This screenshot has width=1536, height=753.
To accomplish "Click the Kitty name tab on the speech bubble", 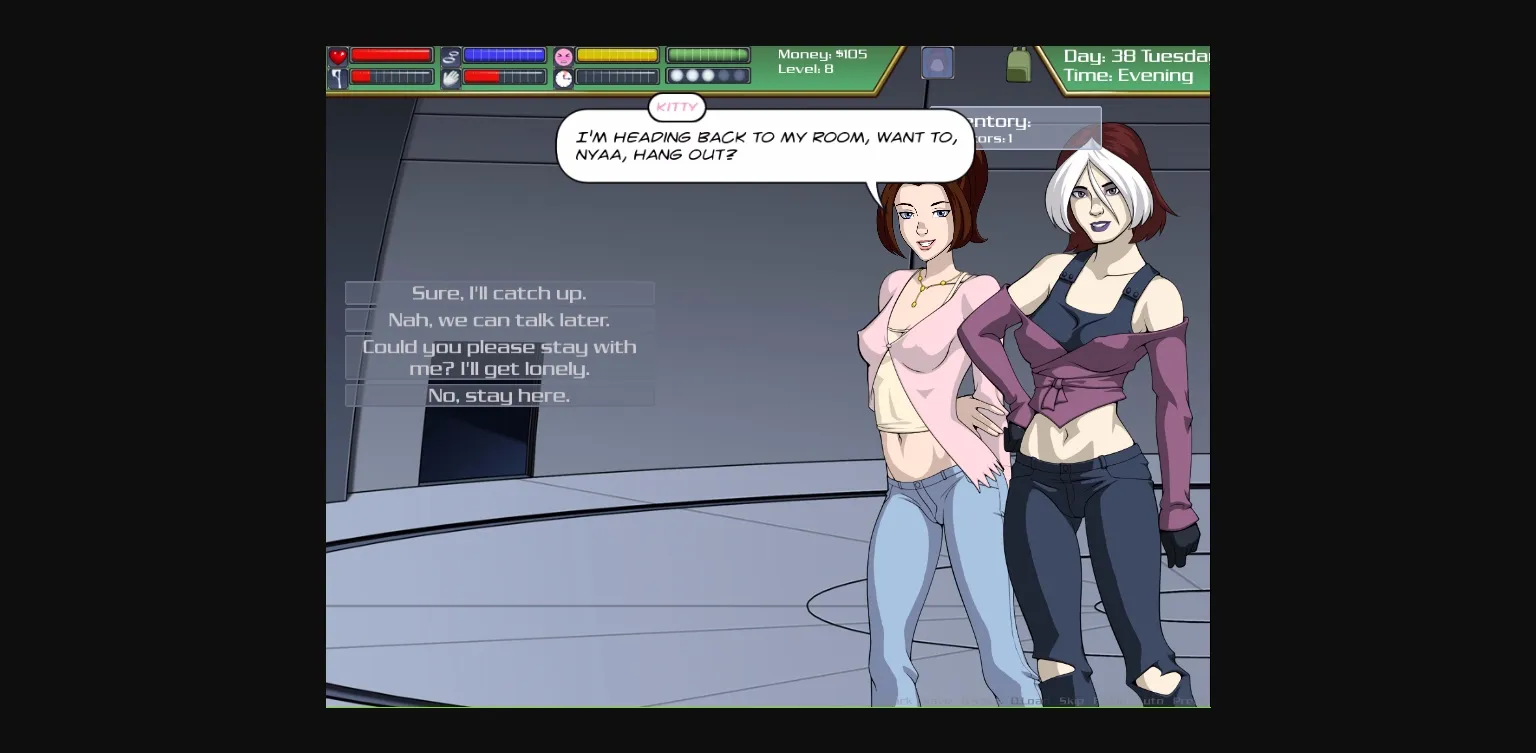I will [677, 107].
